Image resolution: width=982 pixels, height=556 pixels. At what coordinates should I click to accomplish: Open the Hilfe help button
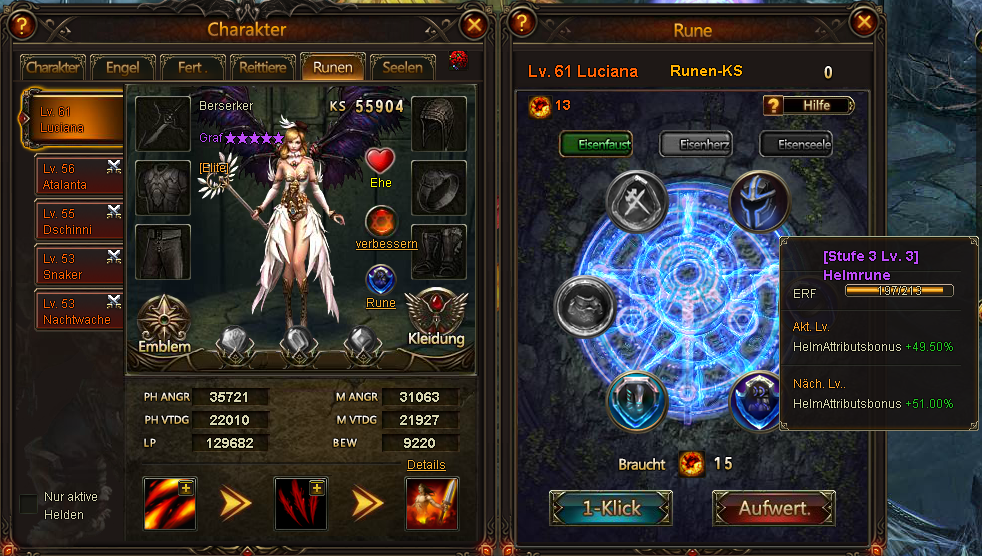point(809,105)
